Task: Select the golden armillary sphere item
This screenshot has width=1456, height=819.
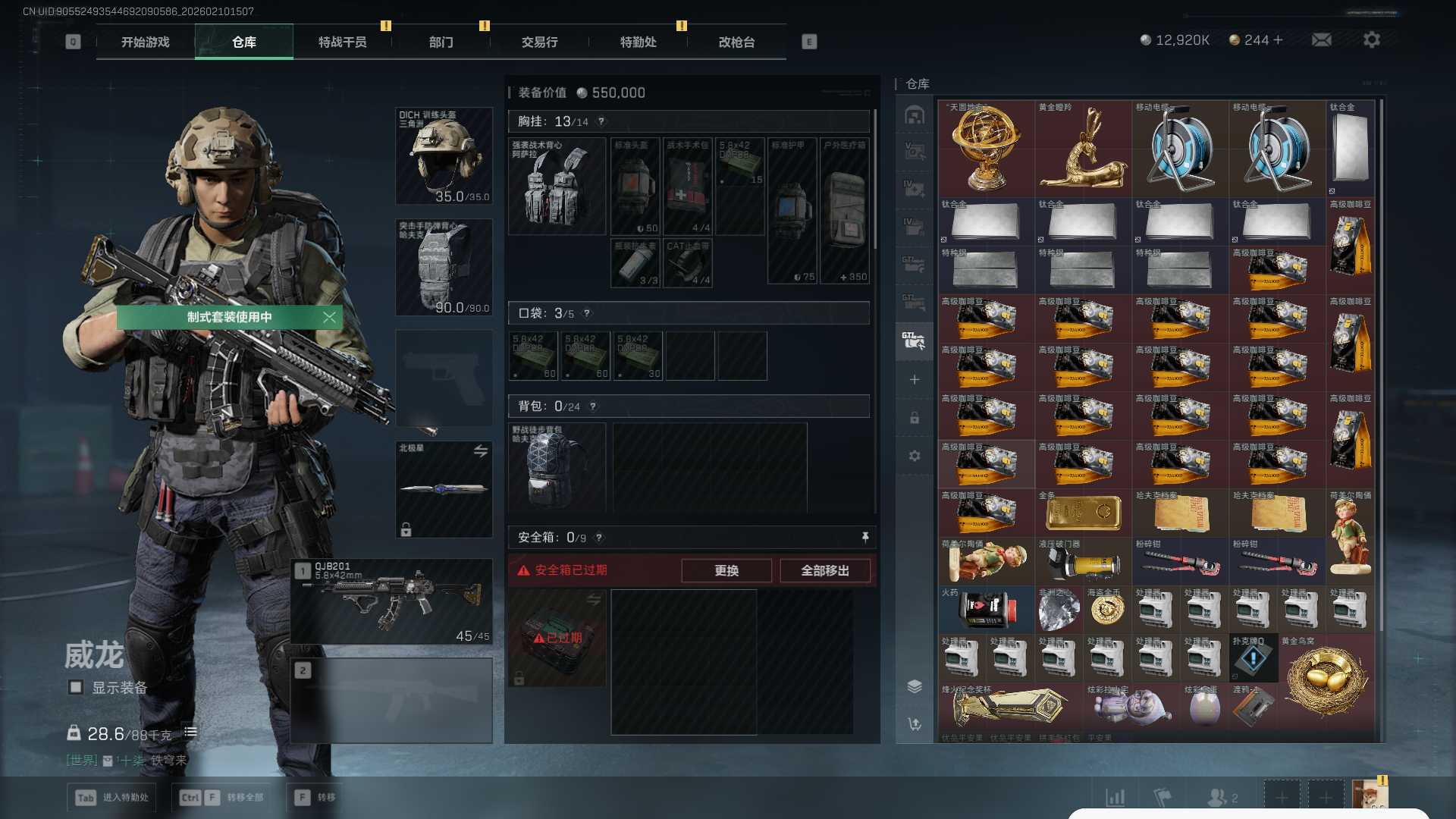Action: click(x=986, y=149)
